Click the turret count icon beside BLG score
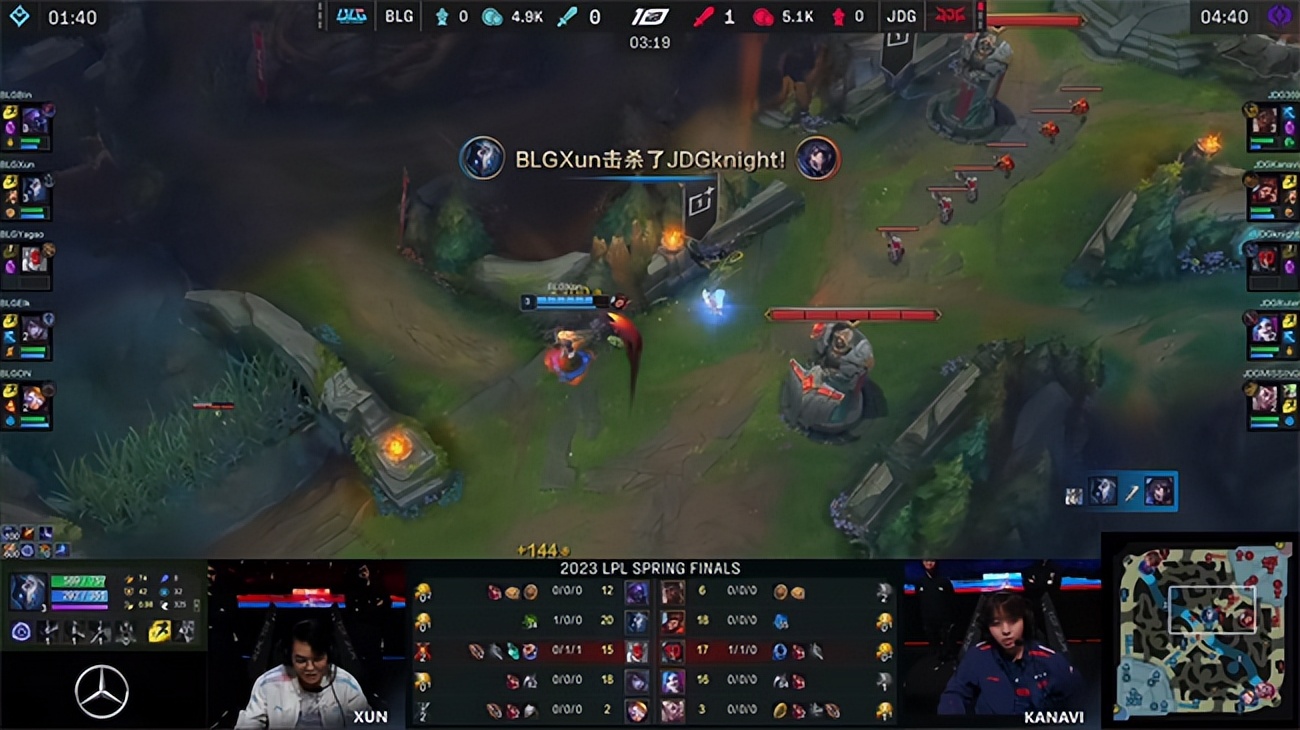This screenshot has width=1300, height=730. pos(443,16)
